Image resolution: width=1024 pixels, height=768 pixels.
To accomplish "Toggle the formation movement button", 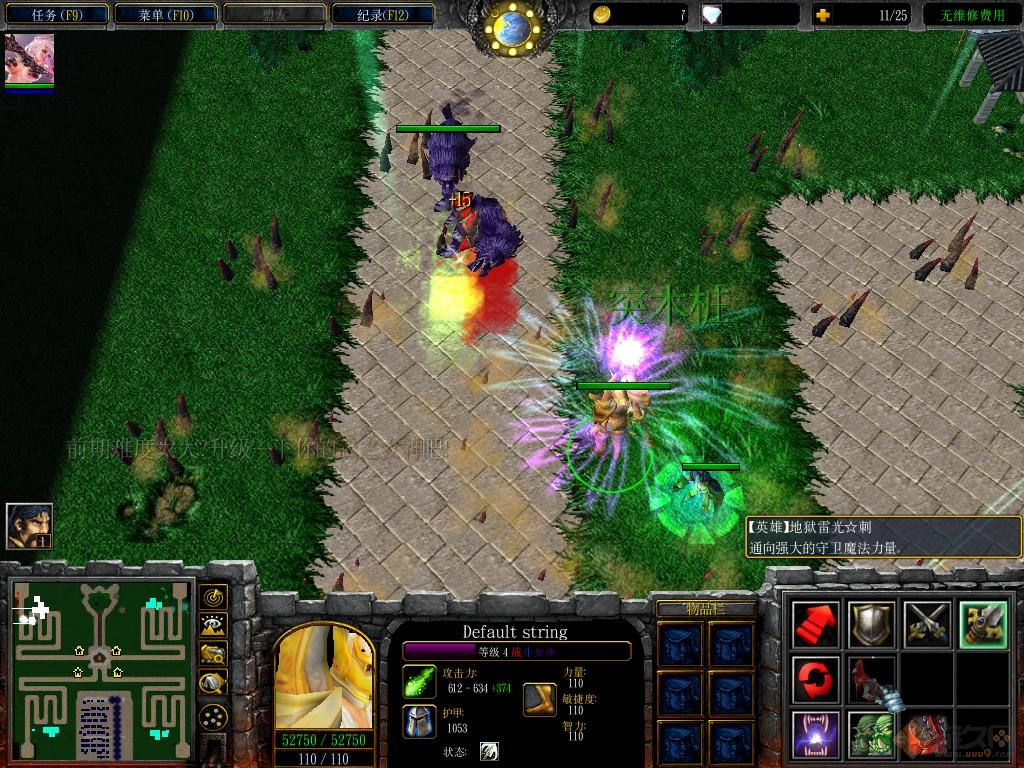I will pyautogui.click(x=212, y=716).
